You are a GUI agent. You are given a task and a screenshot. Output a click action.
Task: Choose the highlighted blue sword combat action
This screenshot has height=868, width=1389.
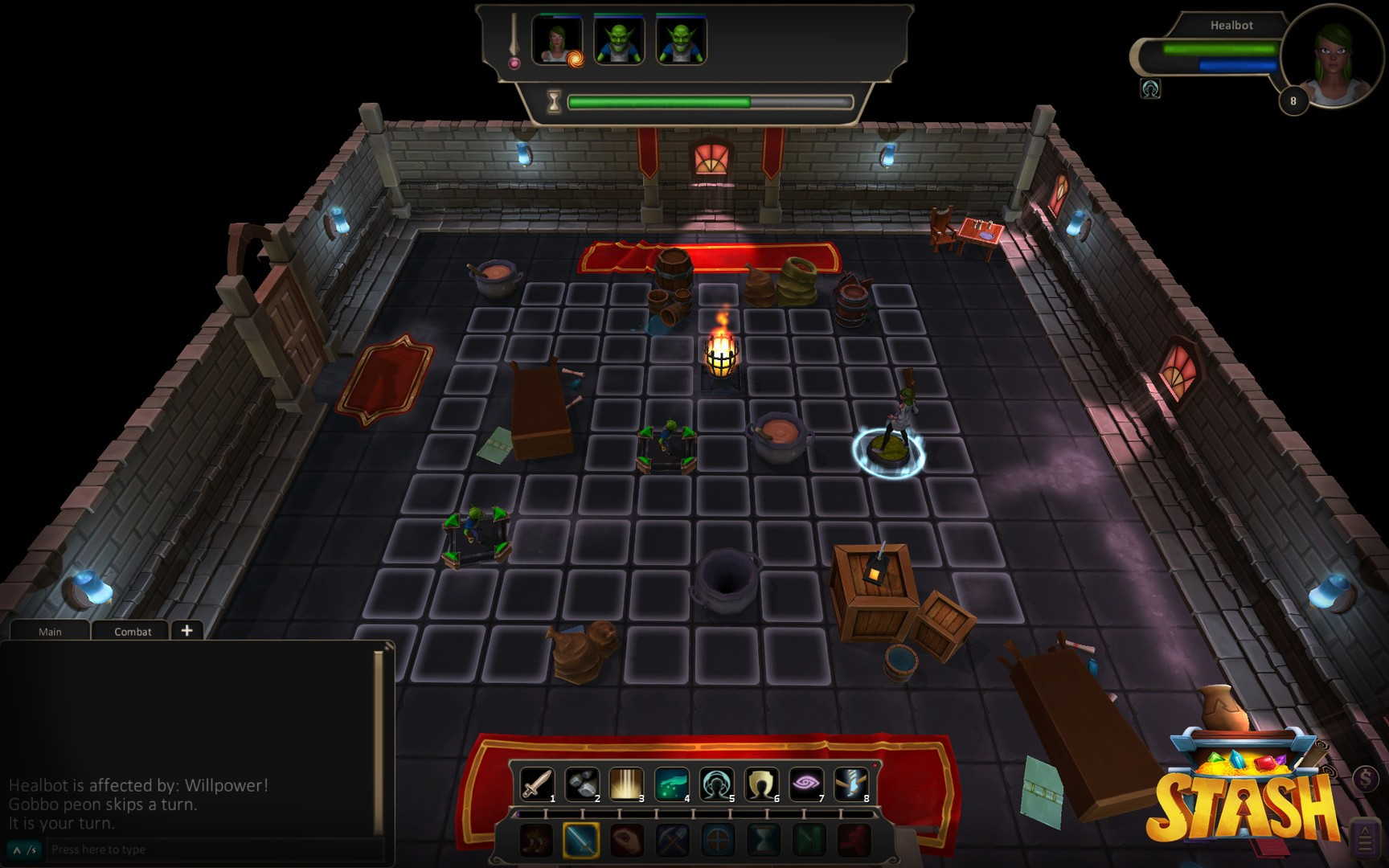(580, 841)
